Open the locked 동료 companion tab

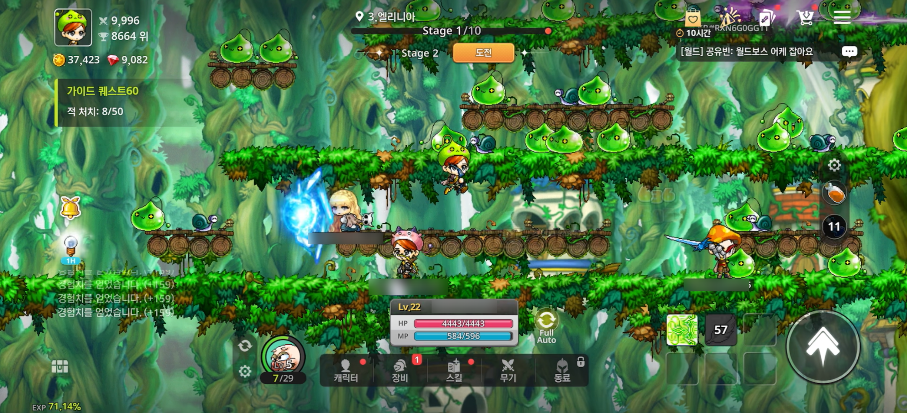[x=562, y=371]
